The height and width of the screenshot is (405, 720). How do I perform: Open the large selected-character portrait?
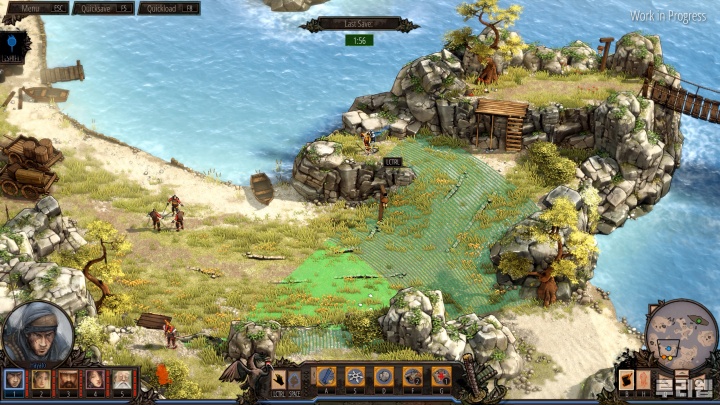pos(38,333)
